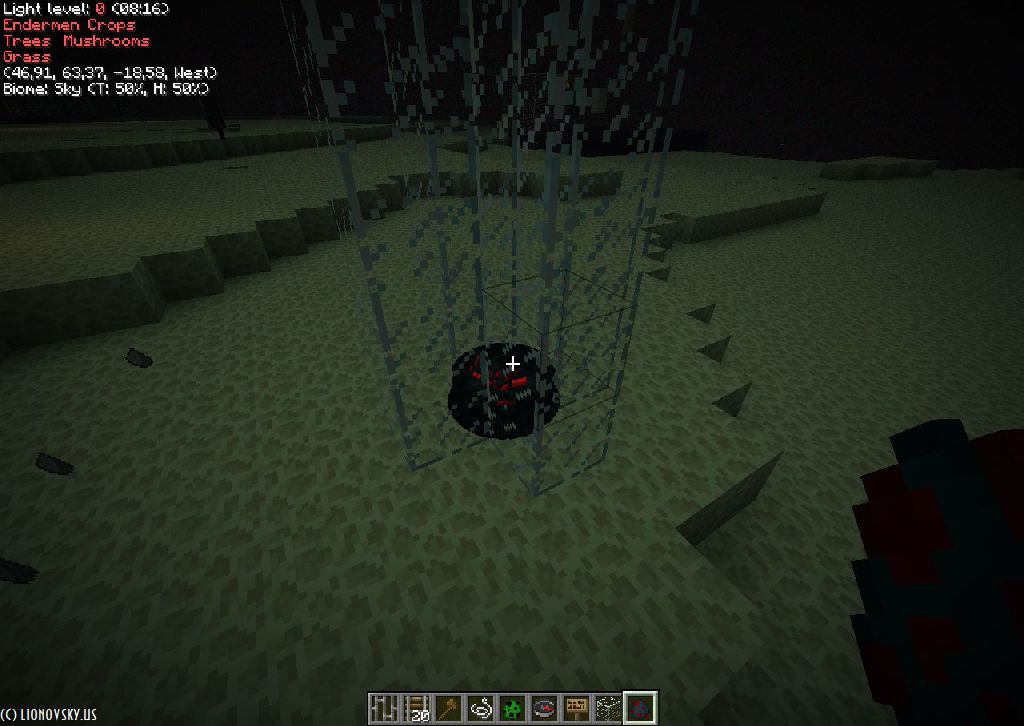This screenshot has height=726, width=1024.
Task: Choose the stick item in the hotbar
Action: click(448, 708)
